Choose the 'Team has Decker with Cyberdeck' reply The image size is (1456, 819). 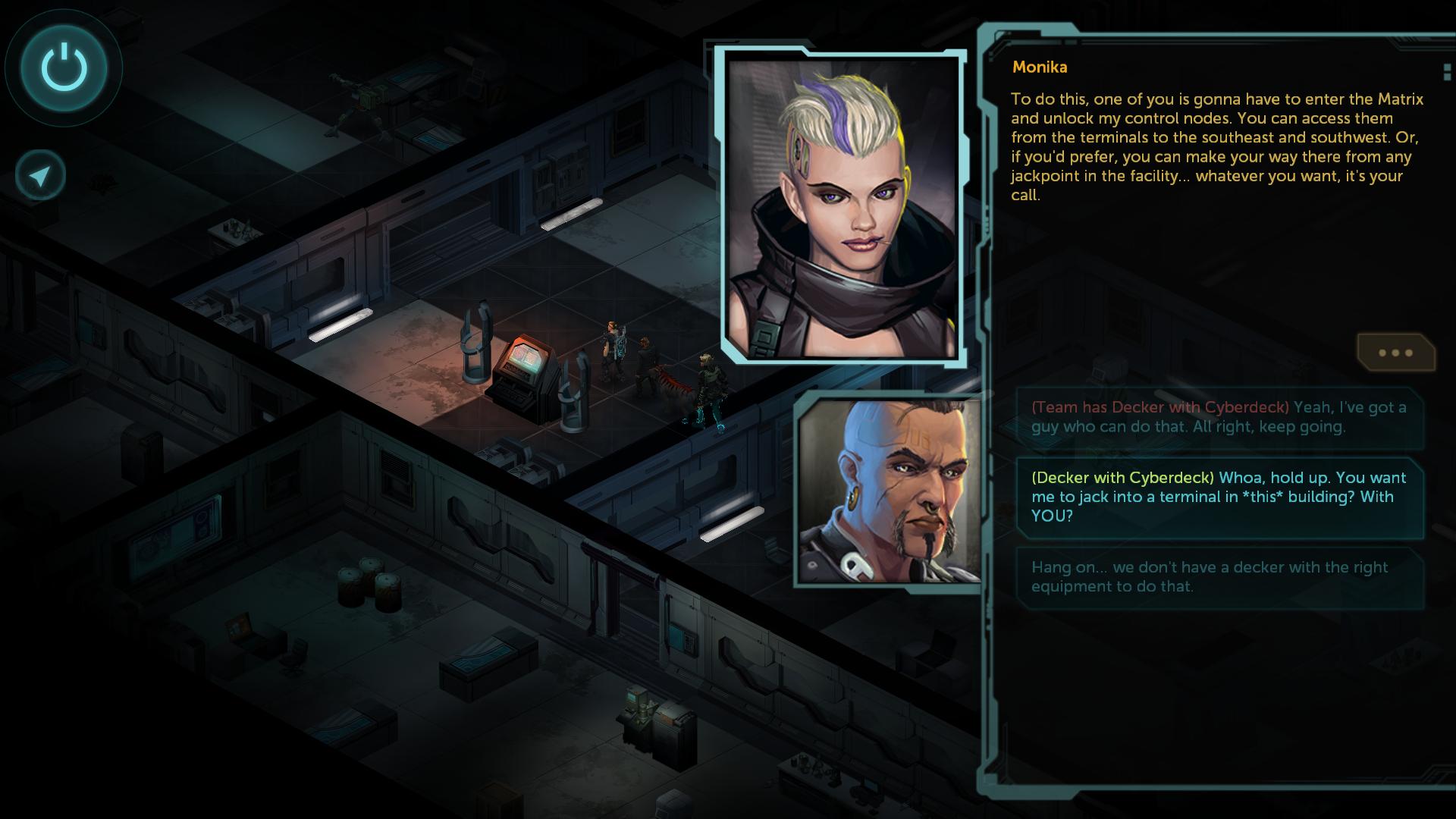[1219, 417]
